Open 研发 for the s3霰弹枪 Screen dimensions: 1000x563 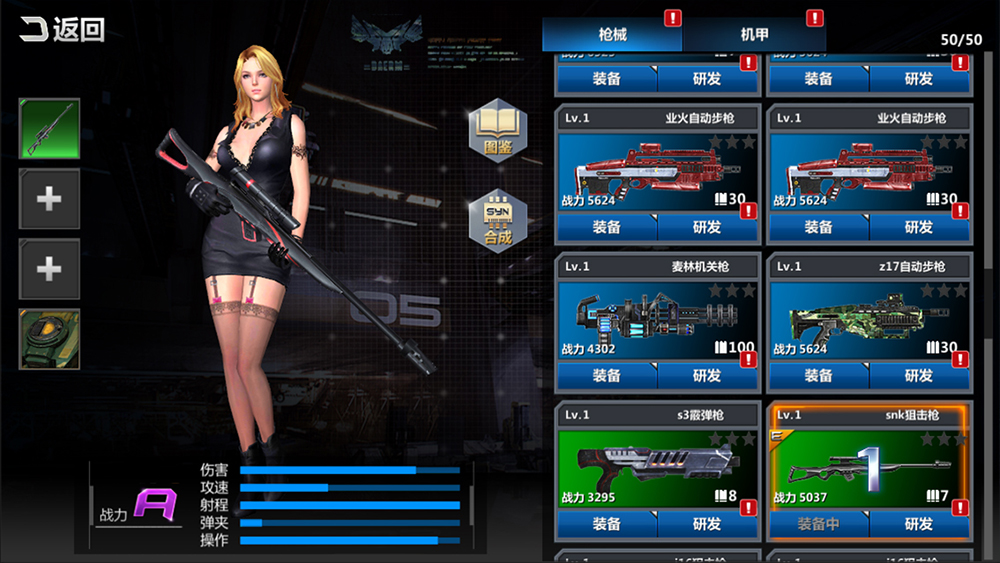(707, 524)
